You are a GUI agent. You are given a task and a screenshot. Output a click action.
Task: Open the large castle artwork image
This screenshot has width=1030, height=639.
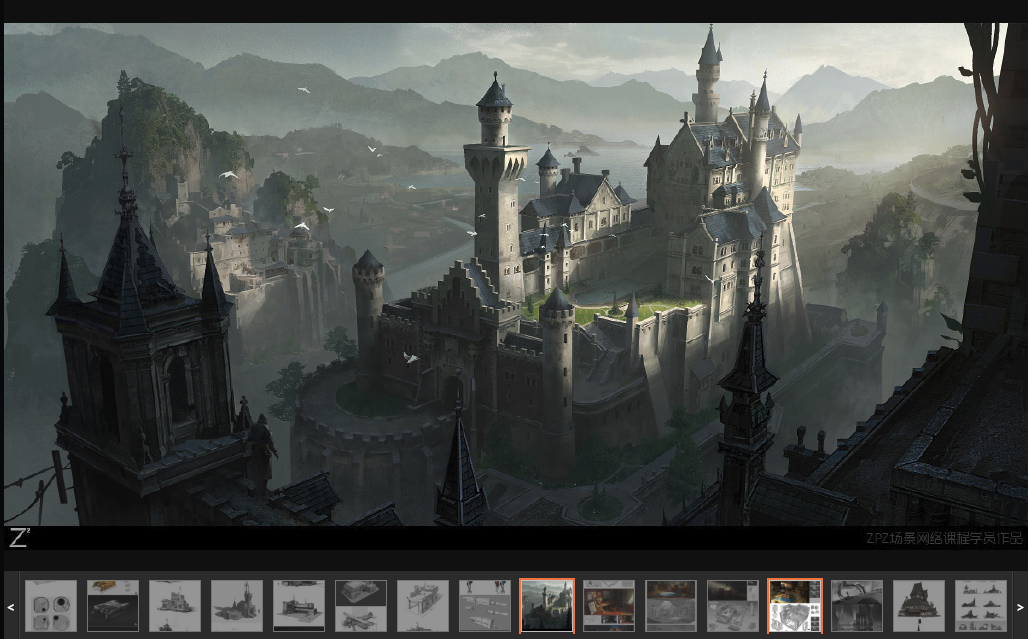click(x=515, y=275)
